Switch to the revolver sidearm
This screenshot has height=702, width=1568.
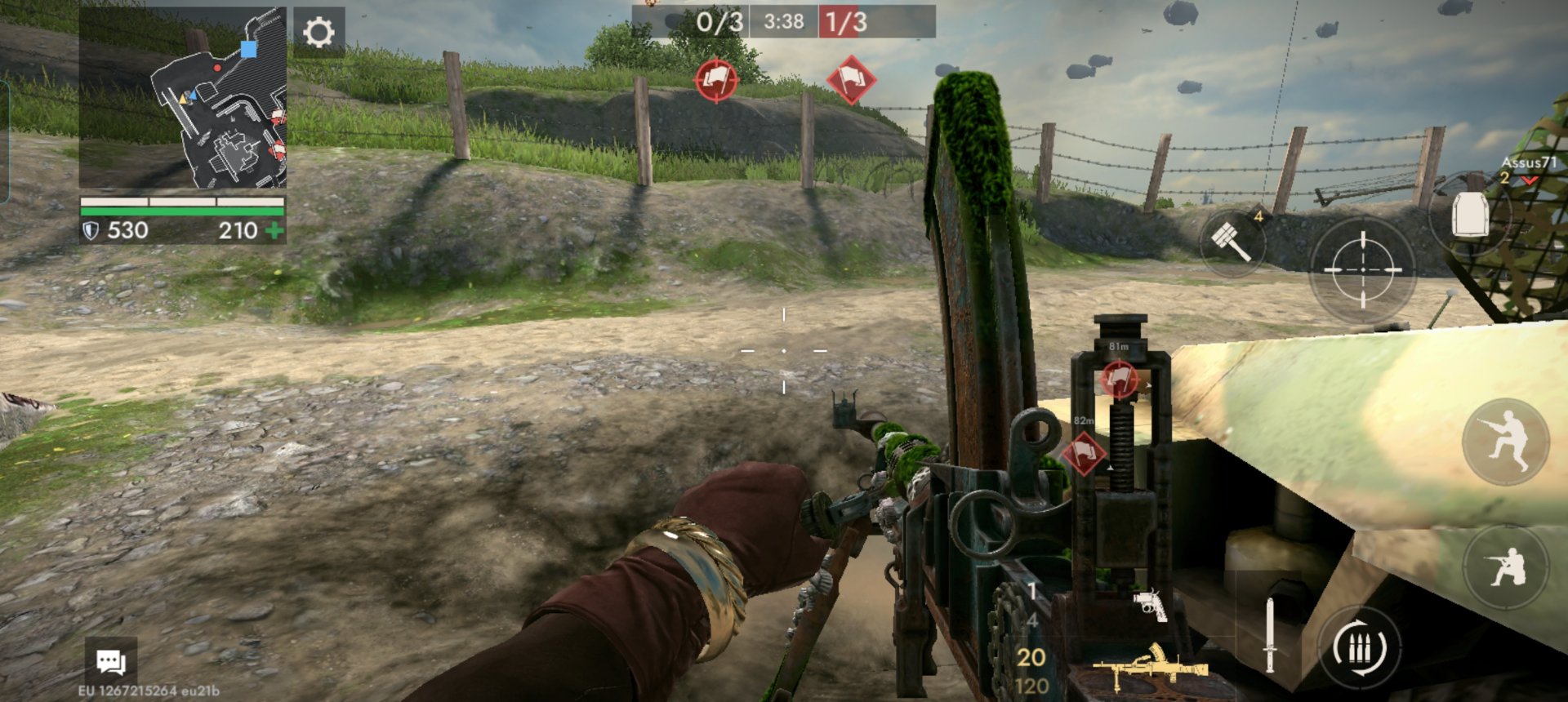(x=1150, y=605)
